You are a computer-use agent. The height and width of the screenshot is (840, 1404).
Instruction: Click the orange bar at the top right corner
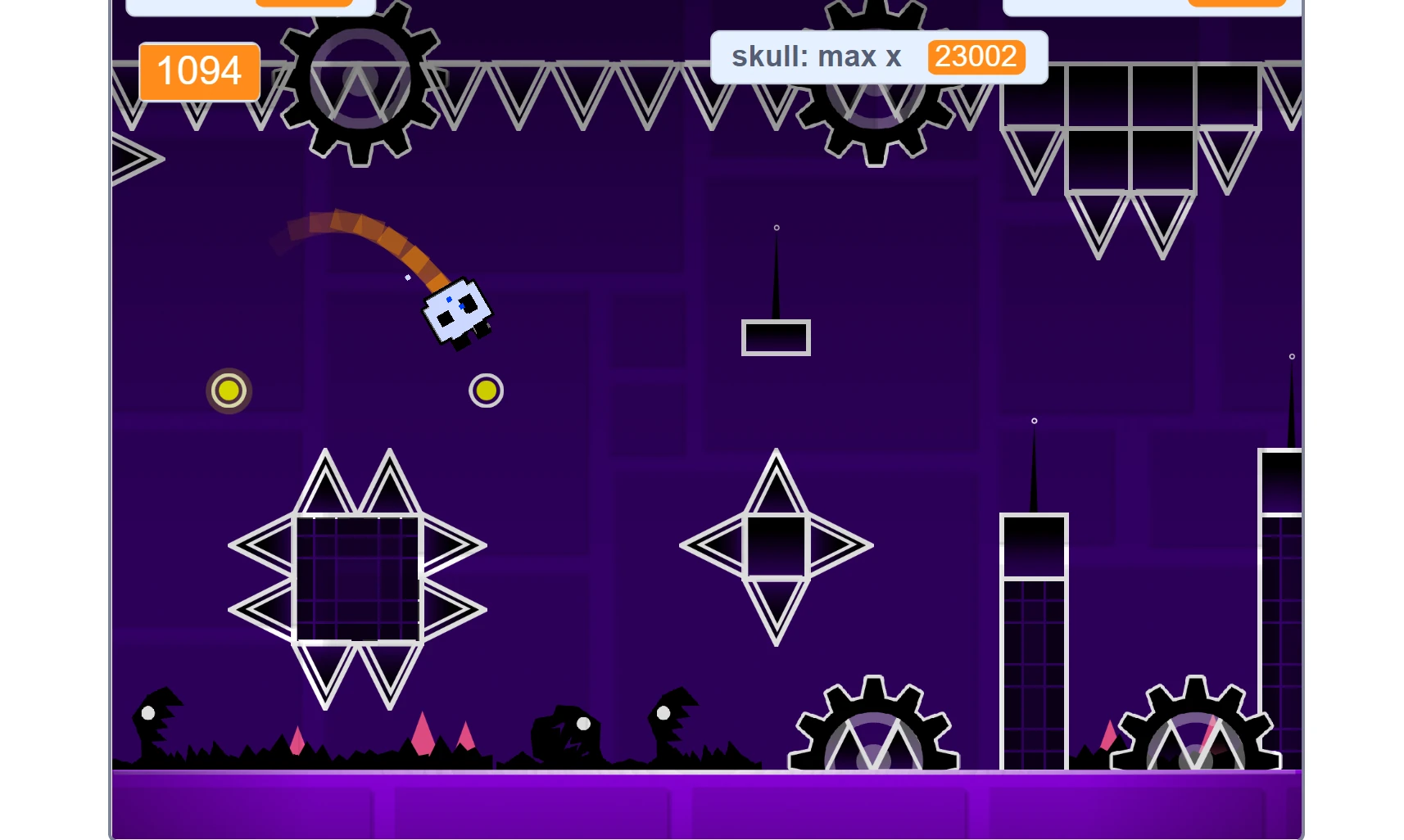coord(1237,4)
